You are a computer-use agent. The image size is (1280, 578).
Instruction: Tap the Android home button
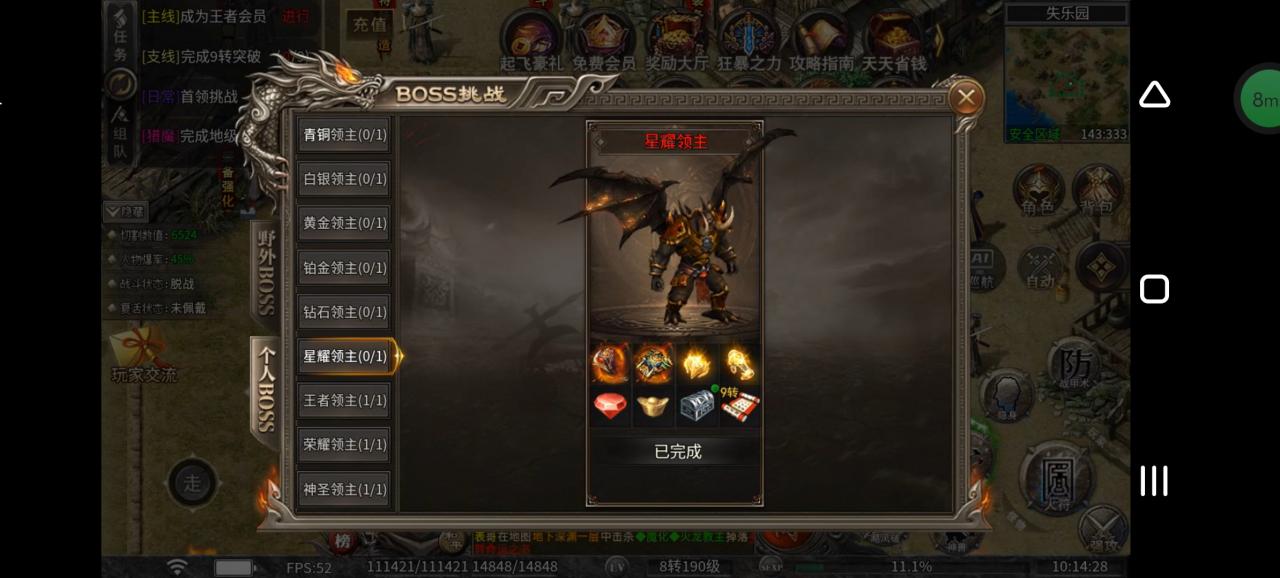point(1154,289)
